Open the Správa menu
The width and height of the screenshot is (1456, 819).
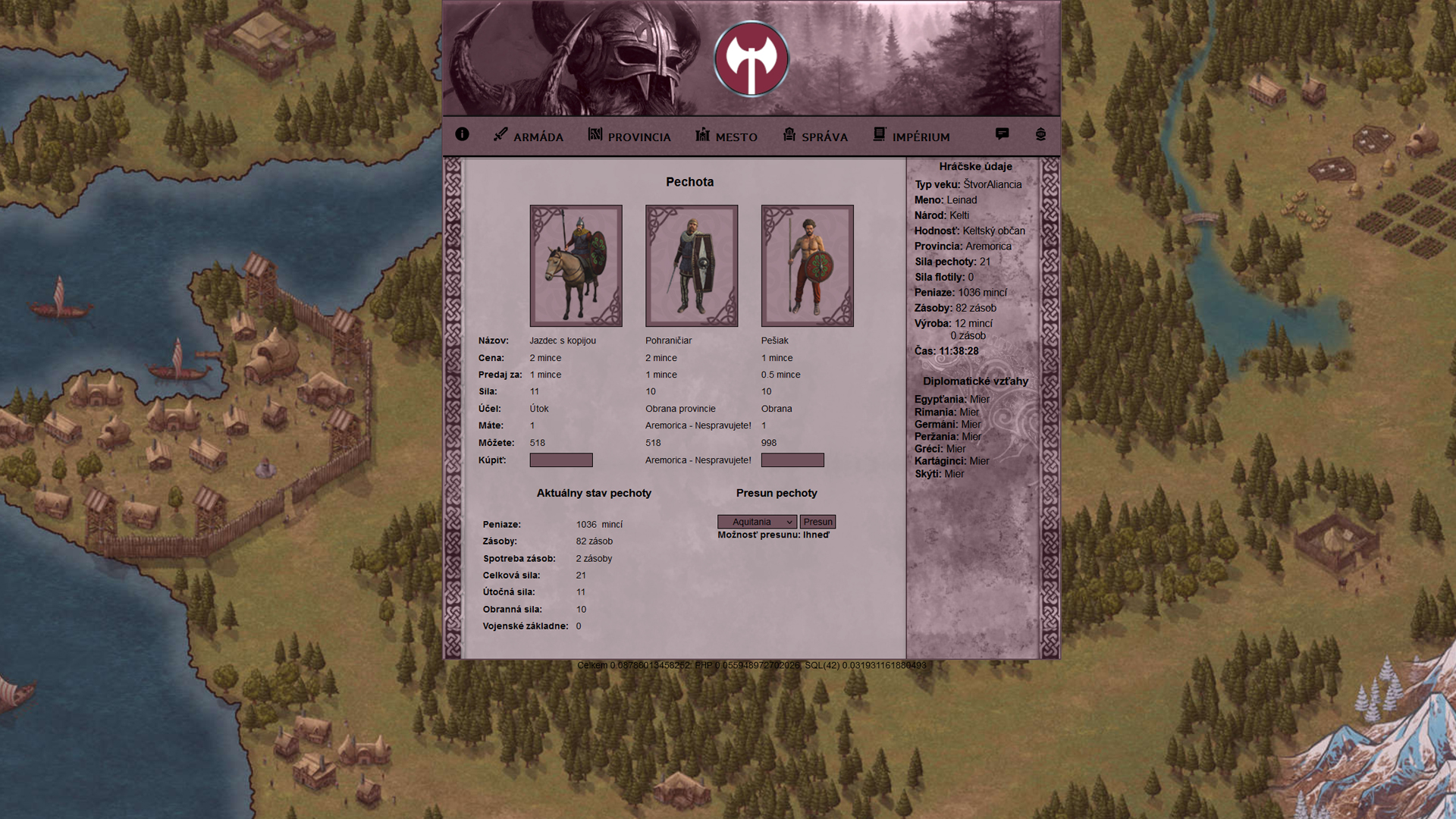pos(815,136)
